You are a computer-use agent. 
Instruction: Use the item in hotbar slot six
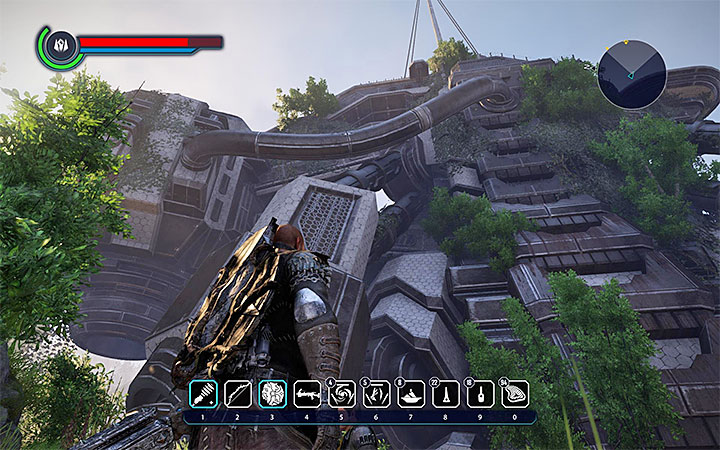click(x=377, y=393)
